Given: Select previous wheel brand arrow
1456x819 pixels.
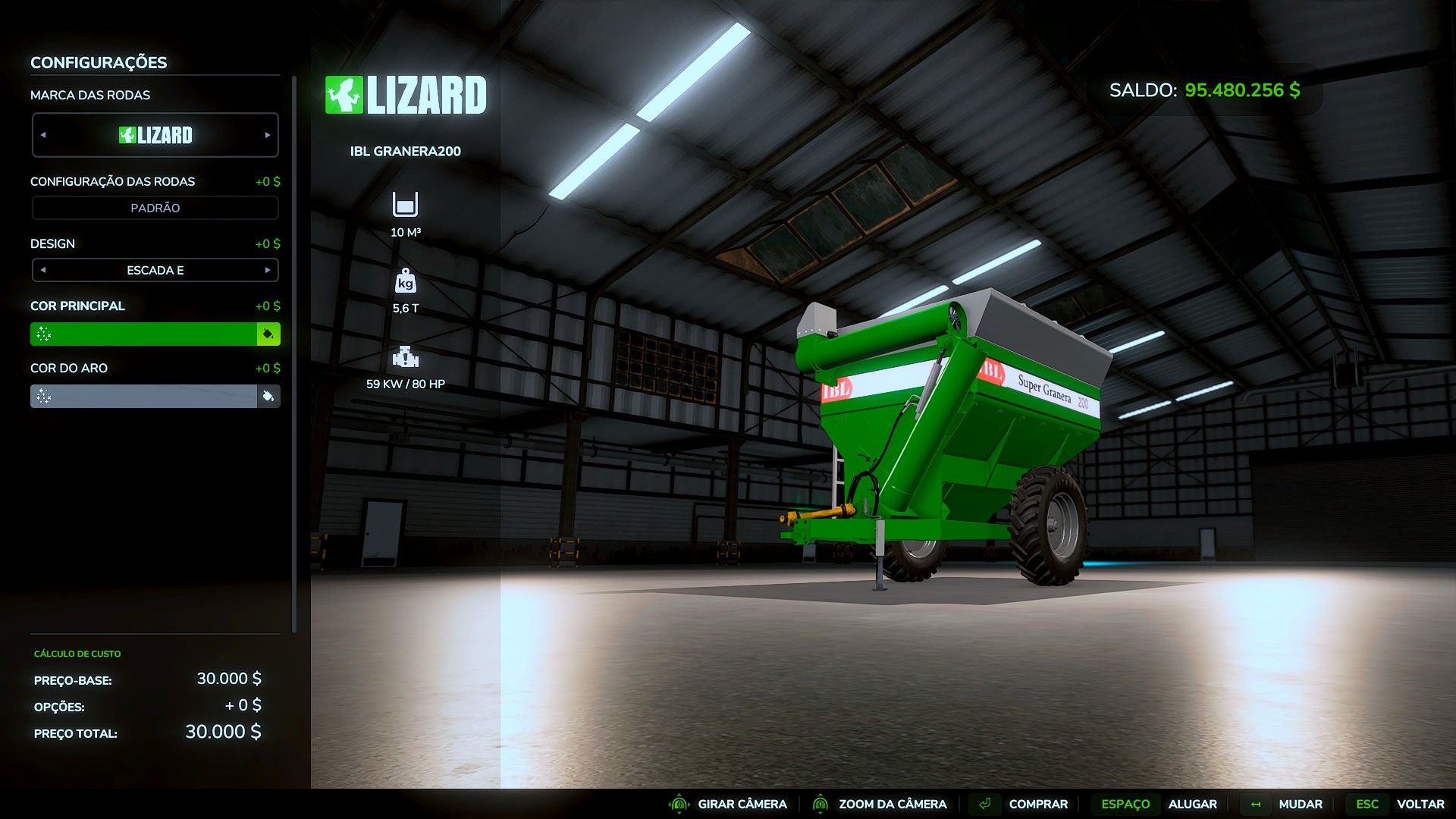Looking at the screenshot, I should 43,135.
